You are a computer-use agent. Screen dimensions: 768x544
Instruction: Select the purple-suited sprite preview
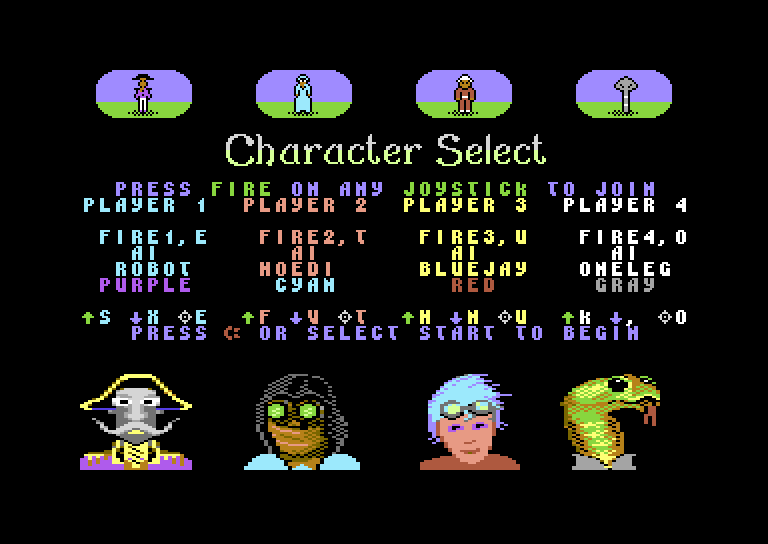click(x=144, y=94)
